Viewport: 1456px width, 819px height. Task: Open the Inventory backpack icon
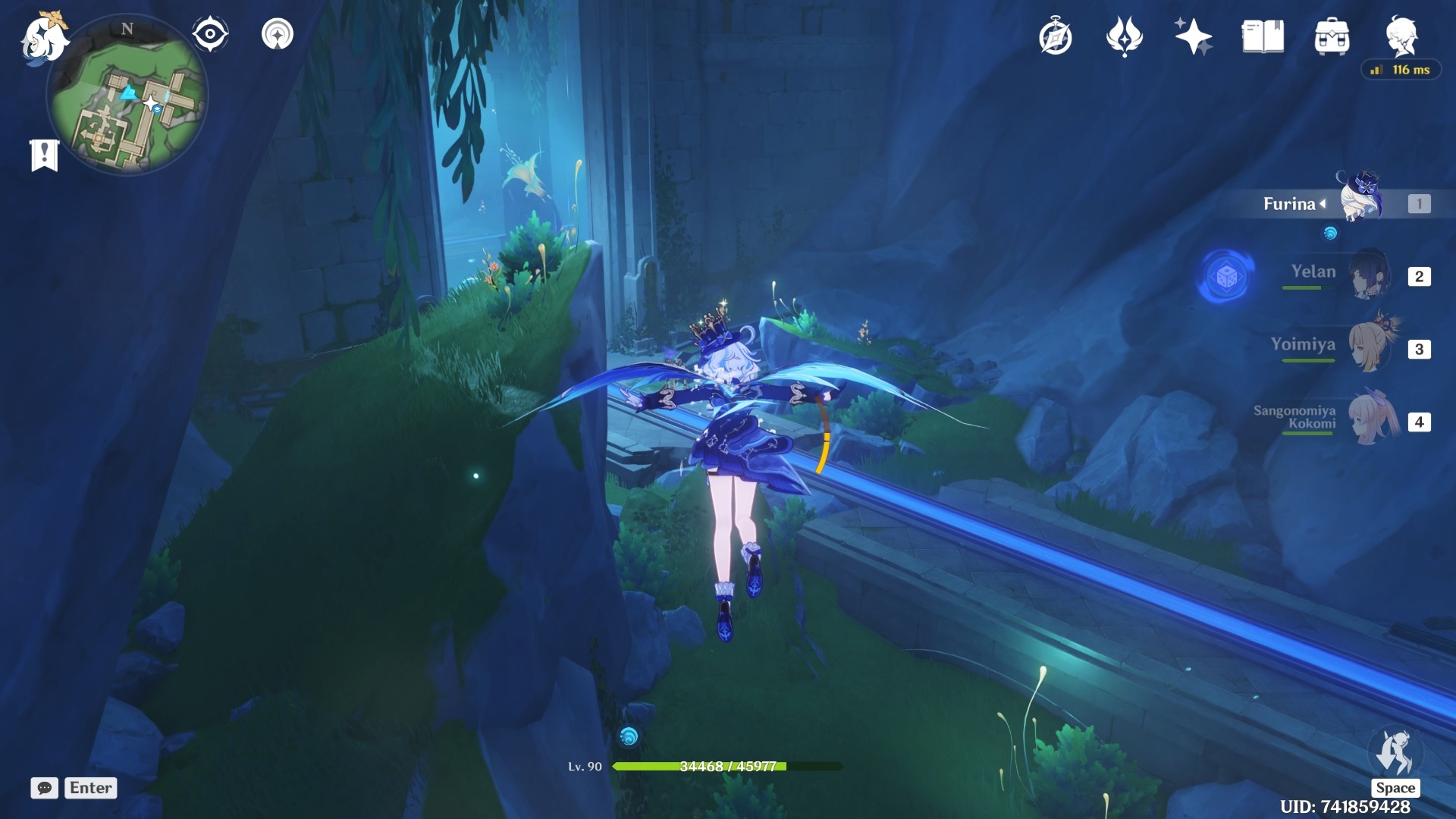[1332, 36]
